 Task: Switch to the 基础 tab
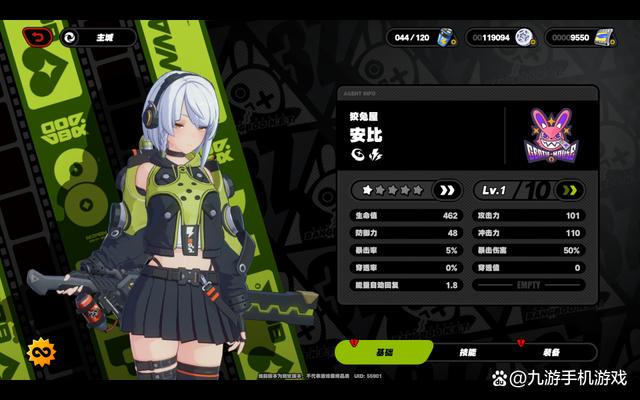[385, 352]
